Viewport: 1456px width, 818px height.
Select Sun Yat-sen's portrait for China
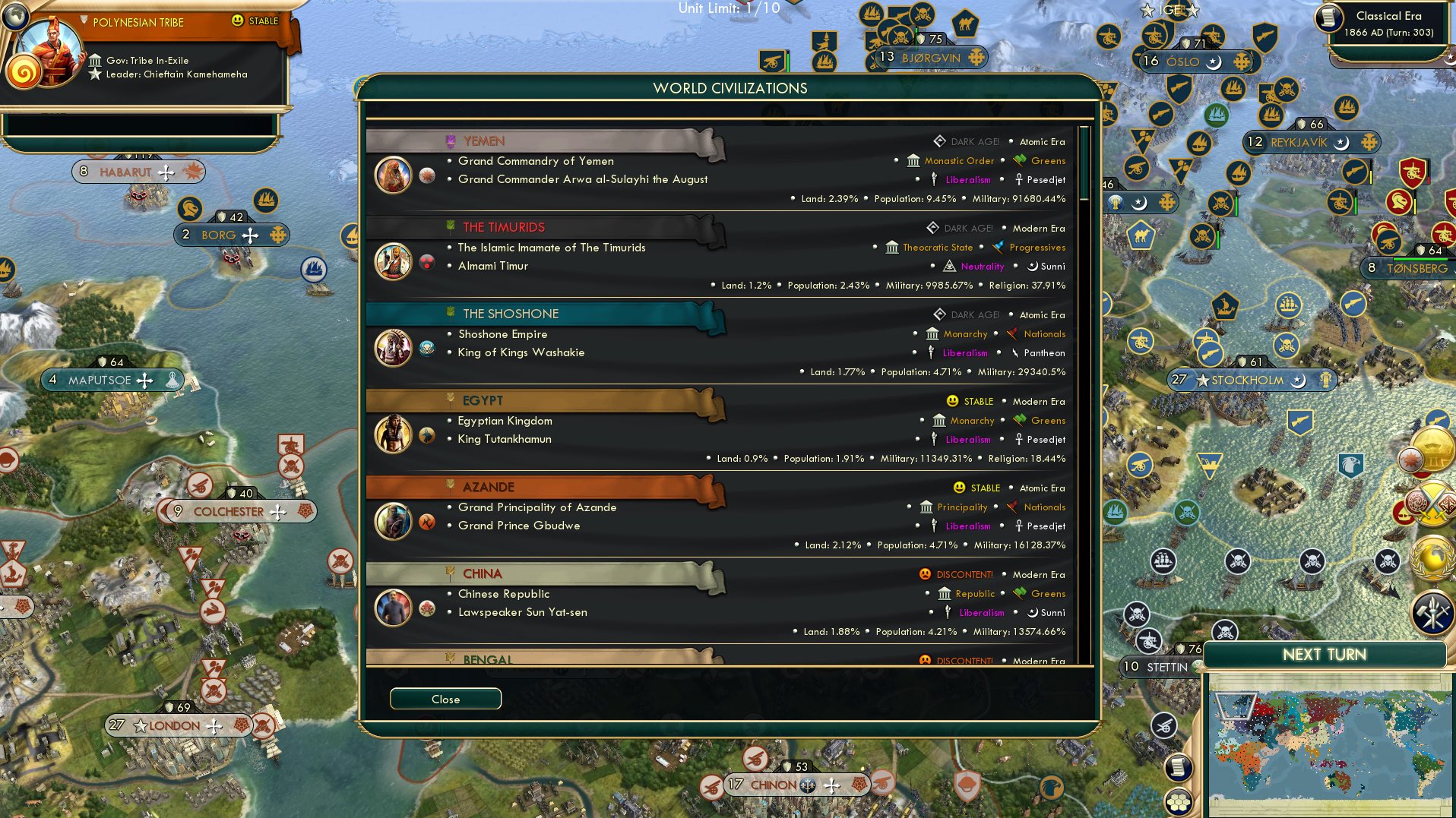tap(393, 608)
